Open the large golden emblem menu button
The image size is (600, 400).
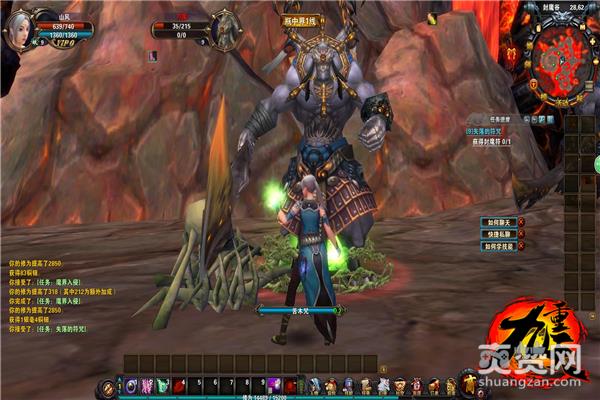(x=467, y=383)
